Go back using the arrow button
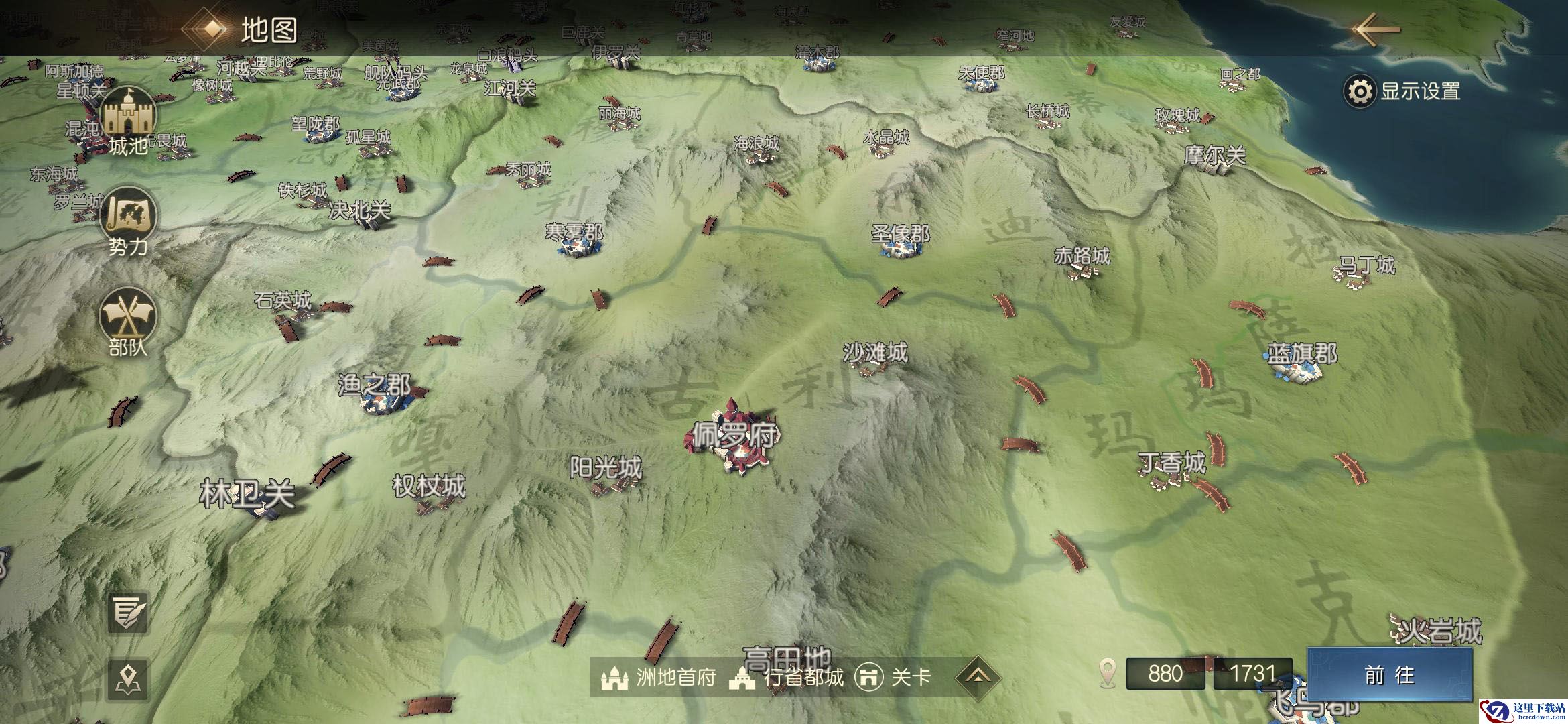1568x724 pixels. click(1375, 29)
